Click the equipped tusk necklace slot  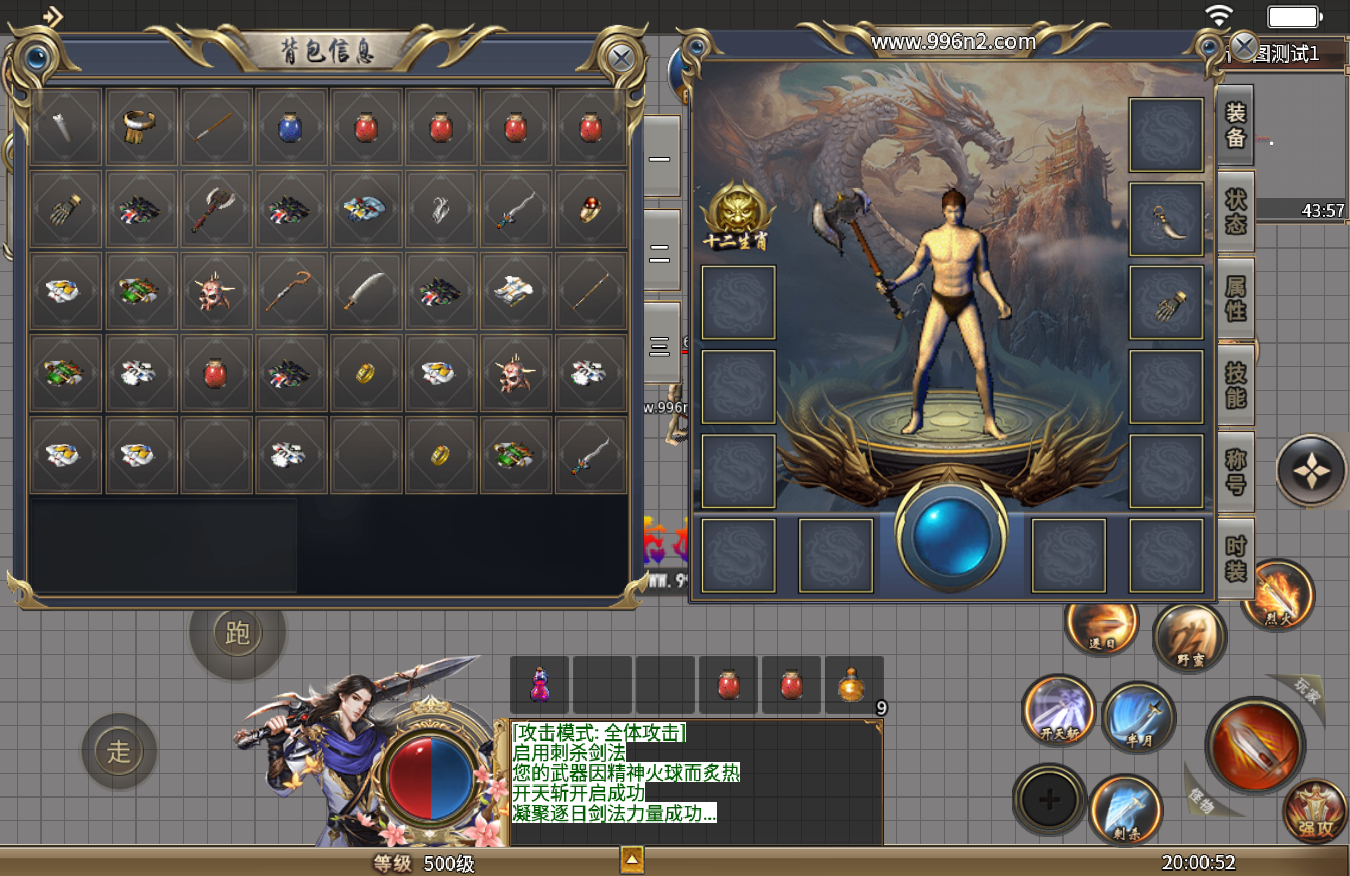1165,219
